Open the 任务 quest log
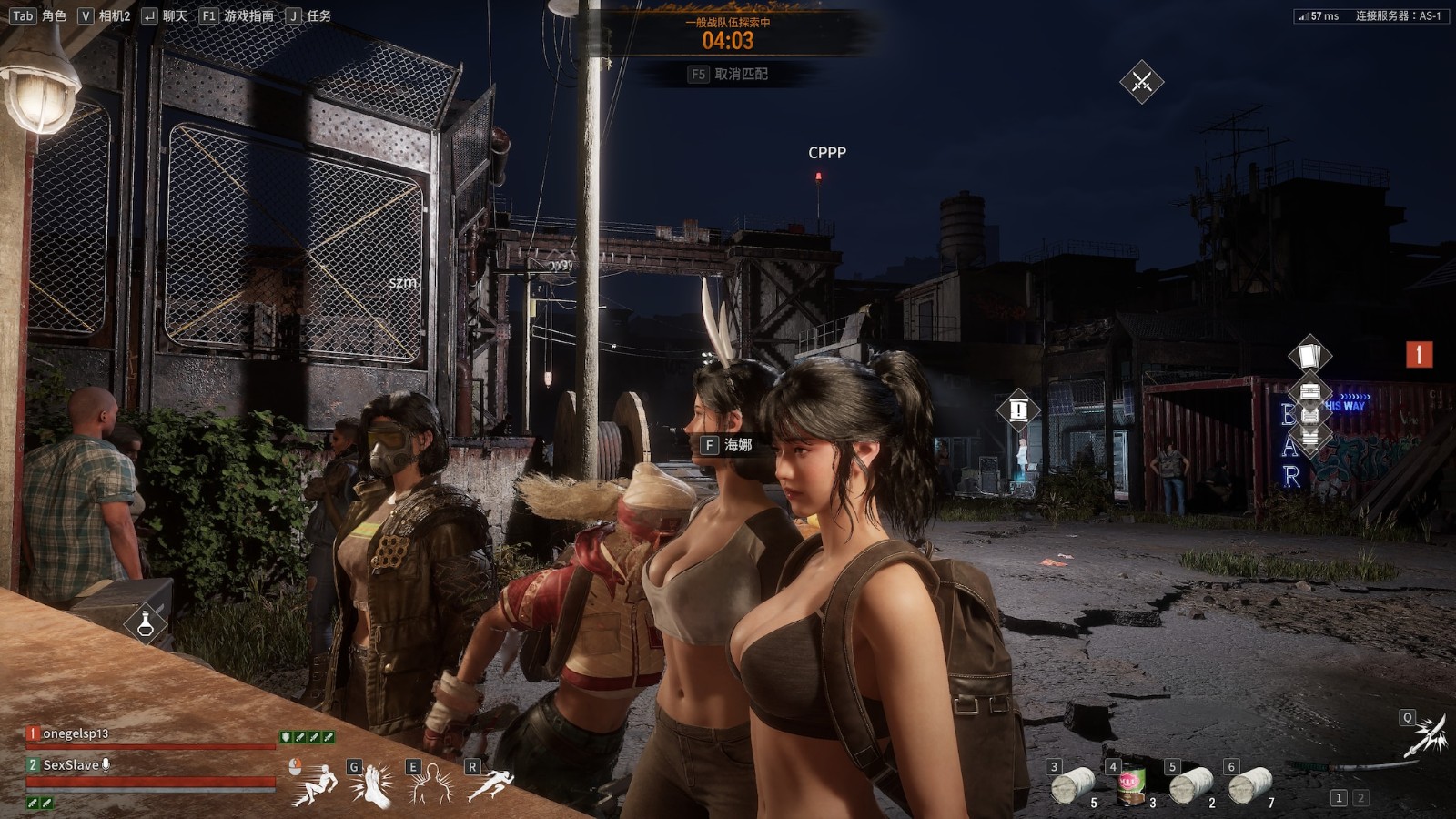Viewport: 1456px width, 819px height. point(308,15)
